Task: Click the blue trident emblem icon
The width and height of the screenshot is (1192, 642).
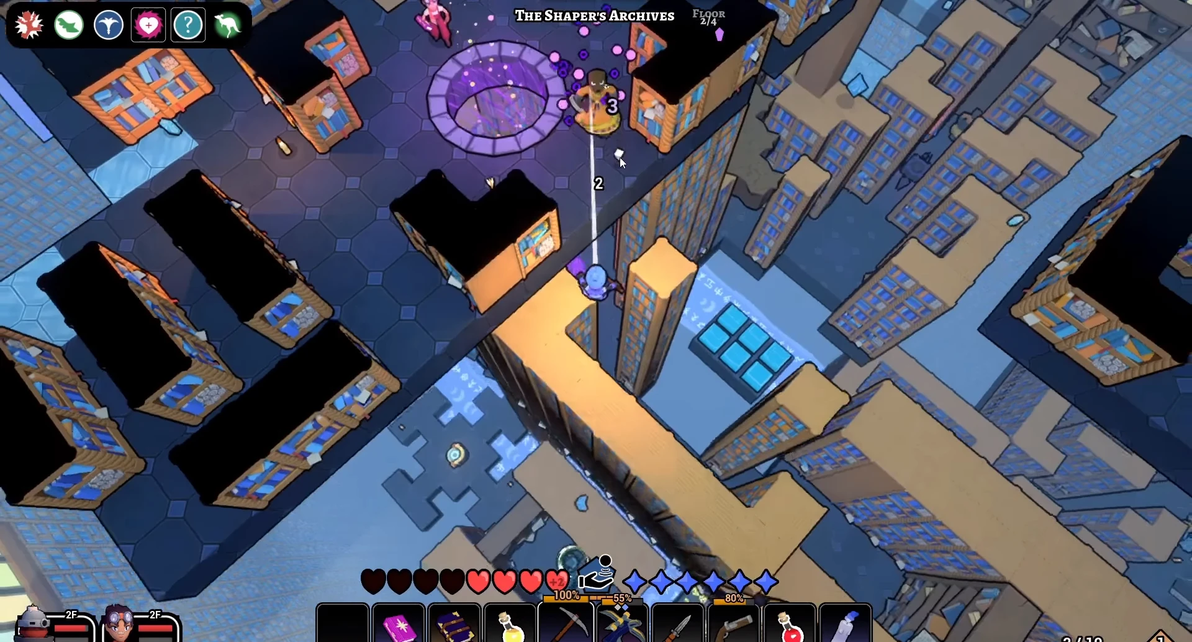Action: 109,25
